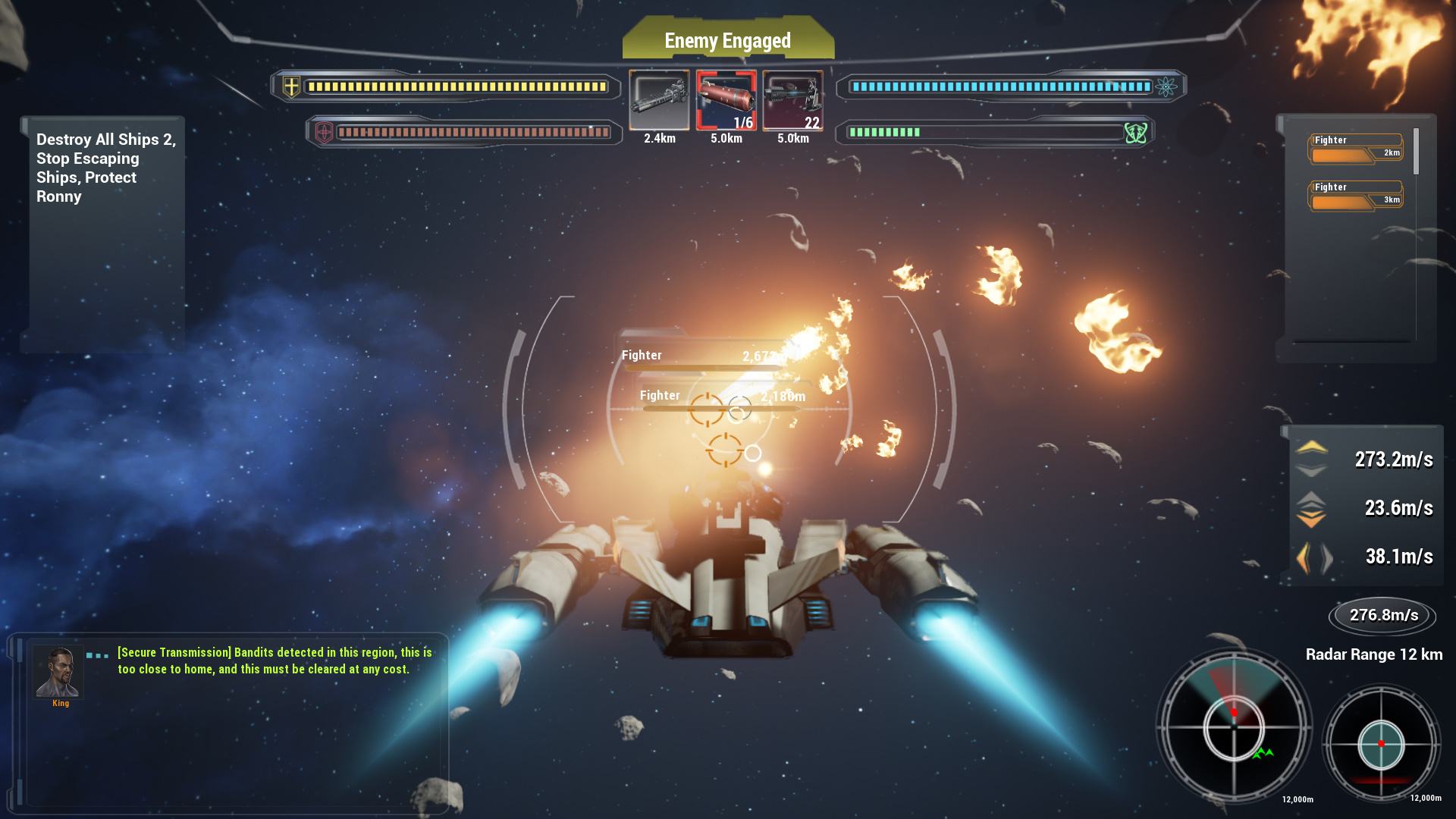The height and width of the screenshot is (819, 1456).
Task: Target the Fighter at 2km in list
Action: [x=1356, y=149]
